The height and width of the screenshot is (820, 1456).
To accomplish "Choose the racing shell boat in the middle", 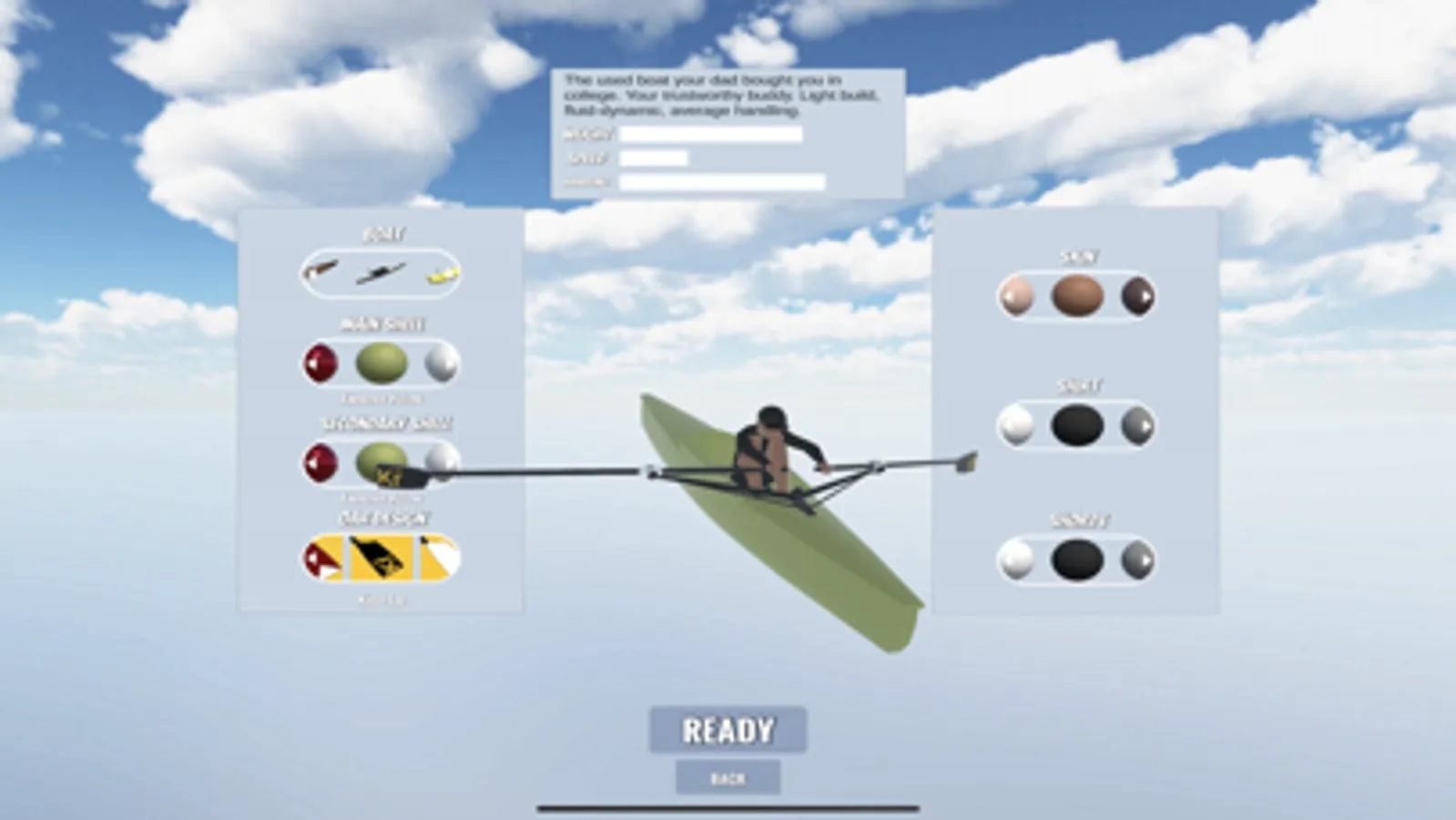I will pyautogui.click(x=382, y=272).
